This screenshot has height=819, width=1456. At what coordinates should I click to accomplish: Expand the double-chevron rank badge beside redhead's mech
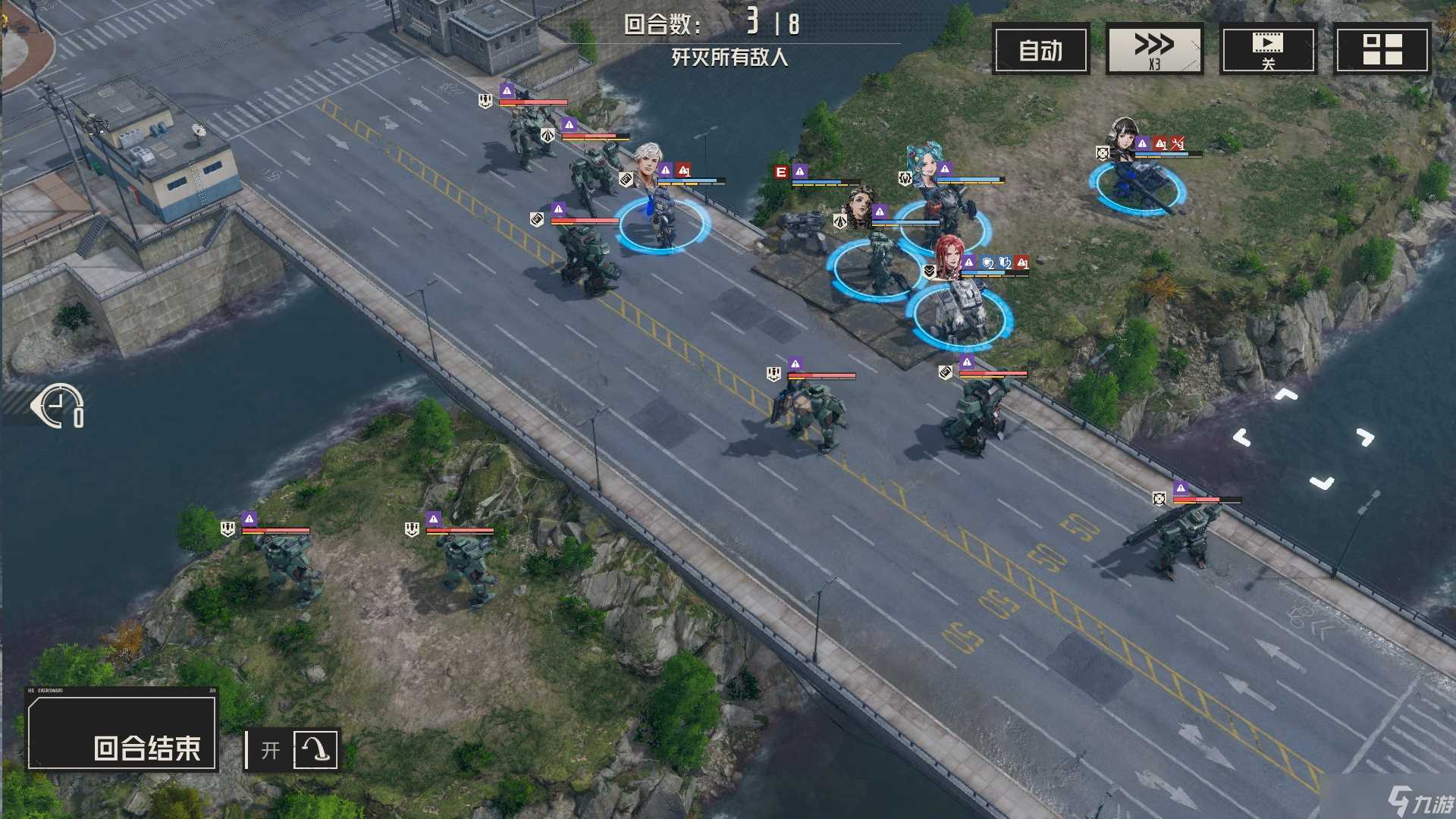(929, 271)
